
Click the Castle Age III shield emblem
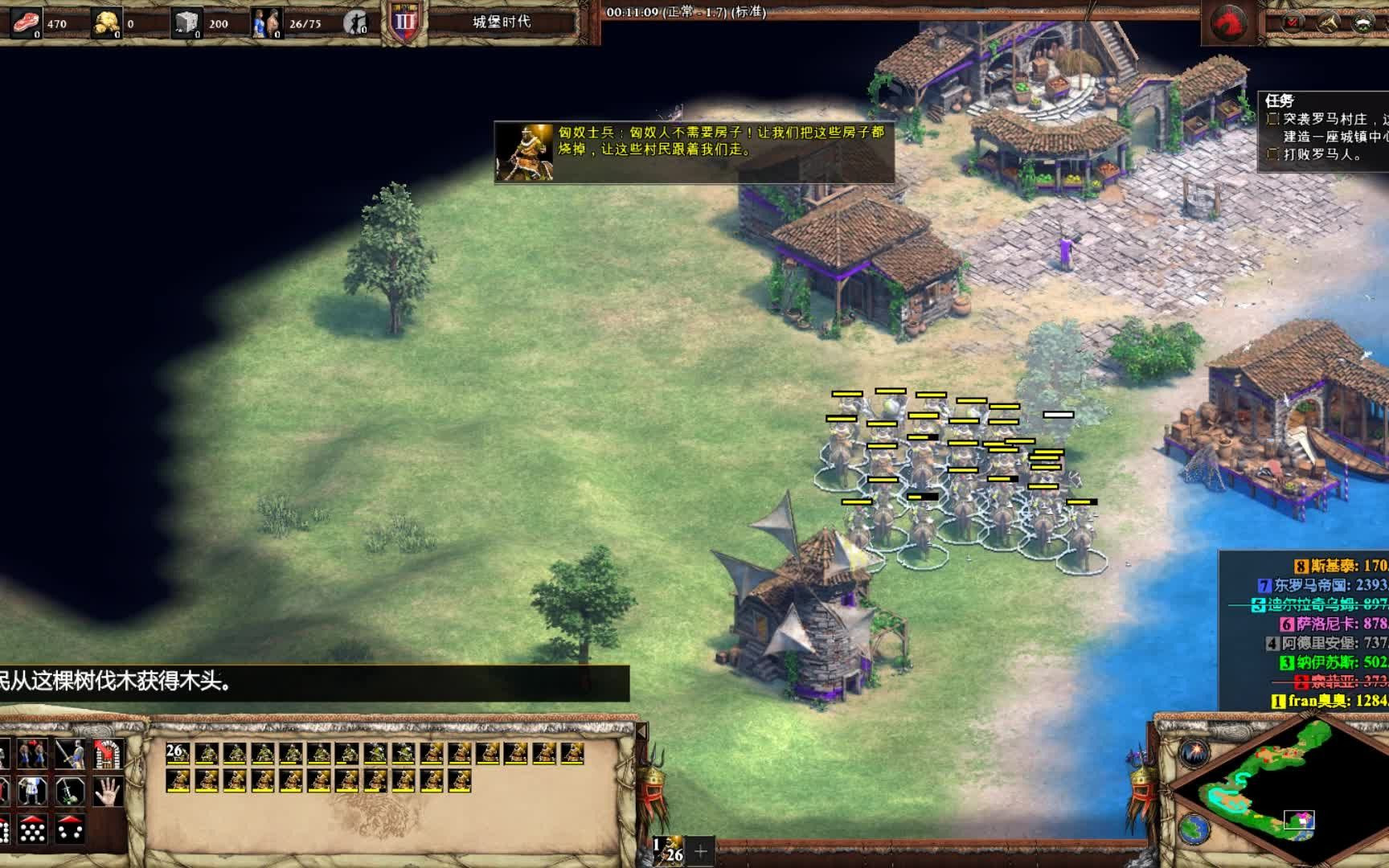[404, 22]
